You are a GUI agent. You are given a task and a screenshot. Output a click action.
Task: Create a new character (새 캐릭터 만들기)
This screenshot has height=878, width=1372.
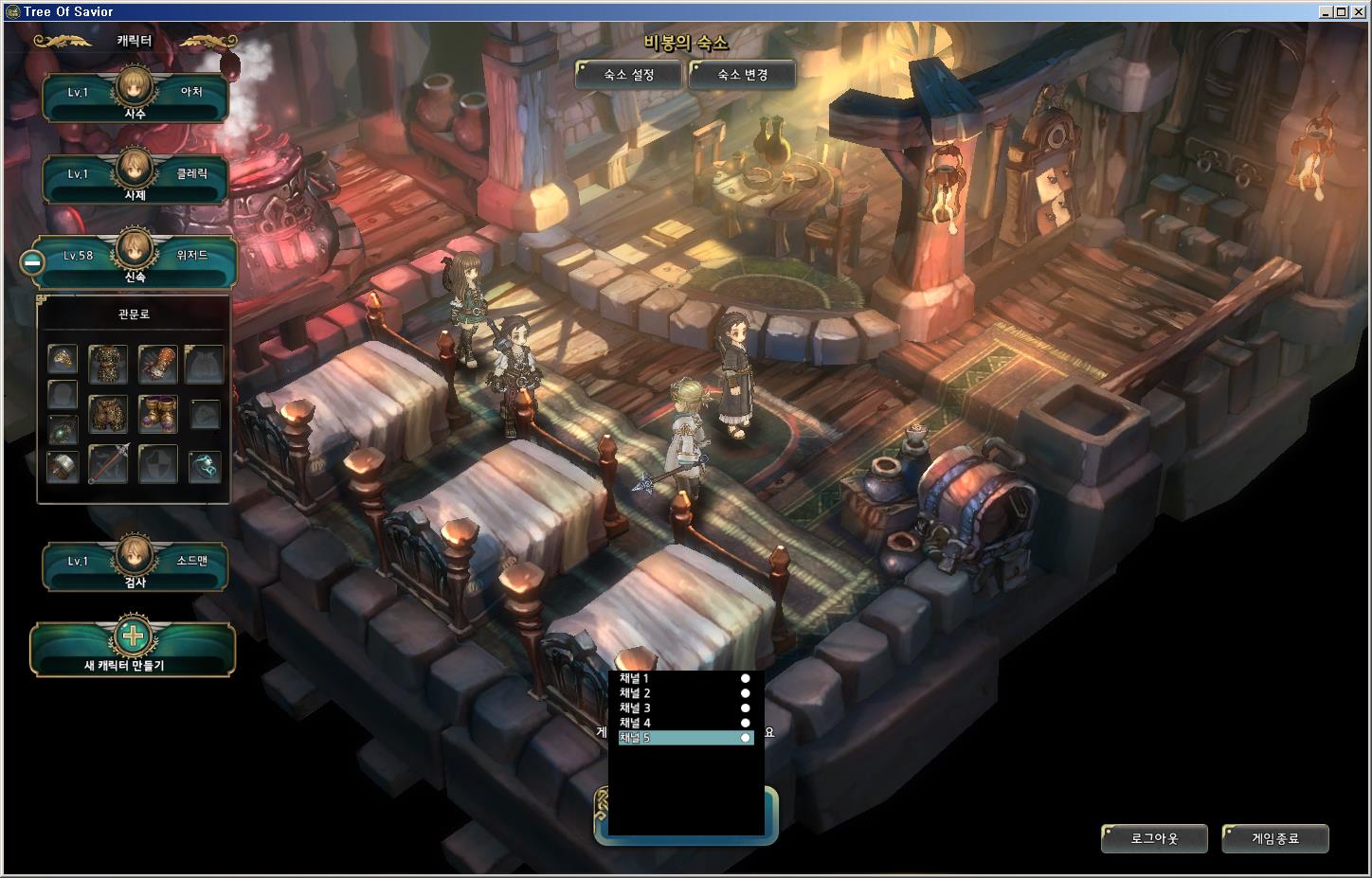133,648
